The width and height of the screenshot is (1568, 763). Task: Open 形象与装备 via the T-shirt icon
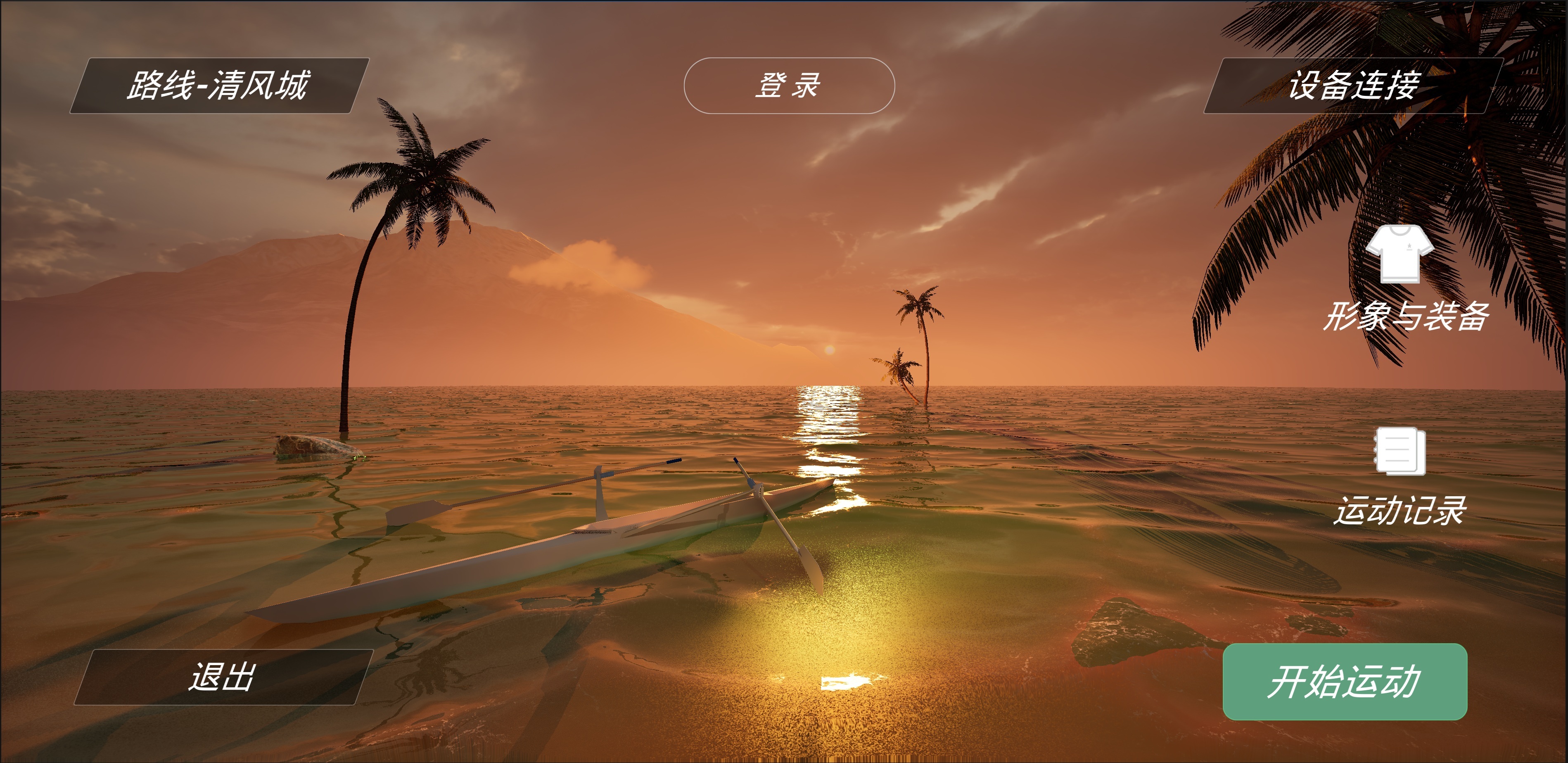click(x=1400, y=254)
